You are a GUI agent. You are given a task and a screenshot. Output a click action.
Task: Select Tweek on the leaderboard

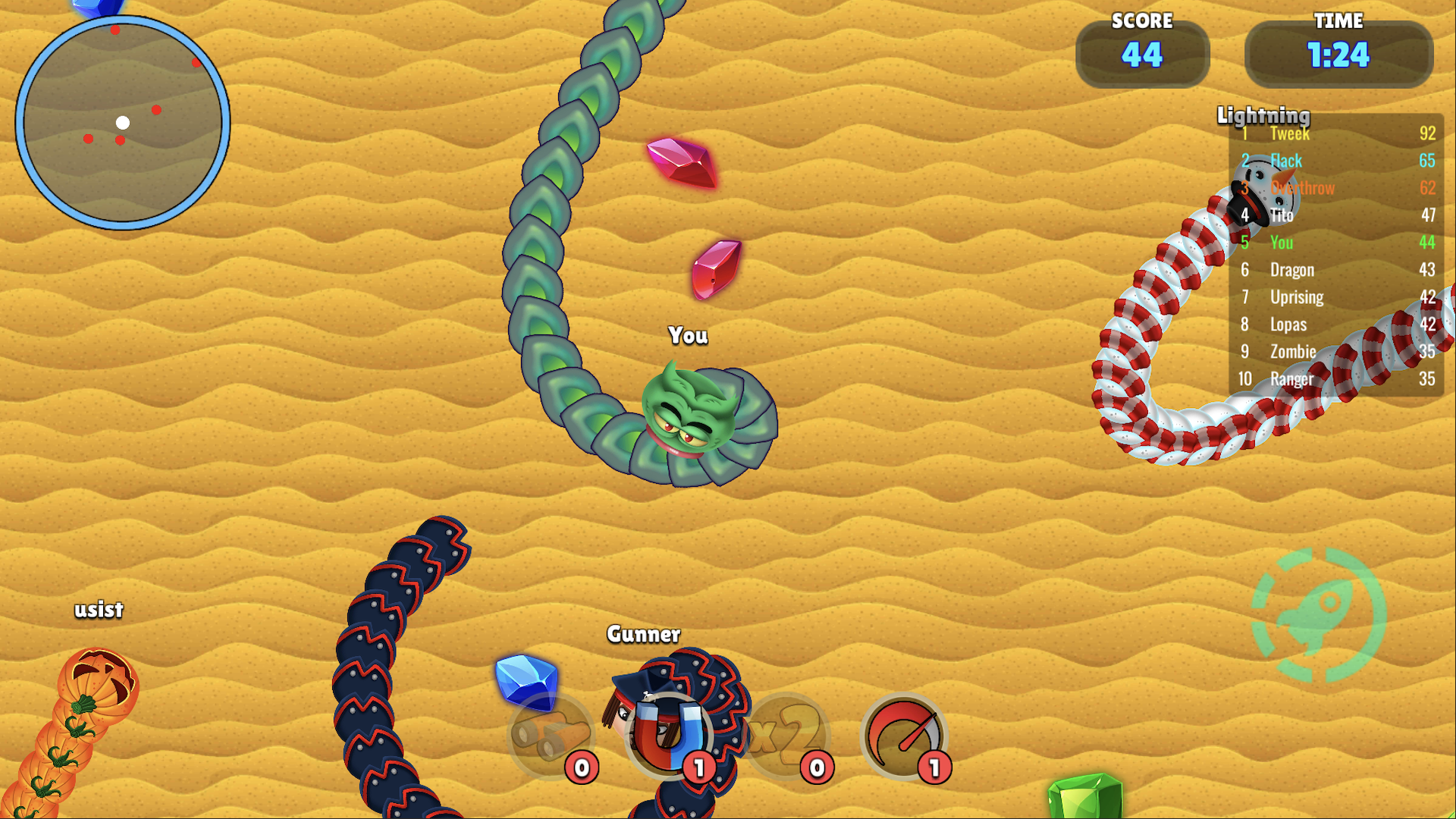point(1289,133)
